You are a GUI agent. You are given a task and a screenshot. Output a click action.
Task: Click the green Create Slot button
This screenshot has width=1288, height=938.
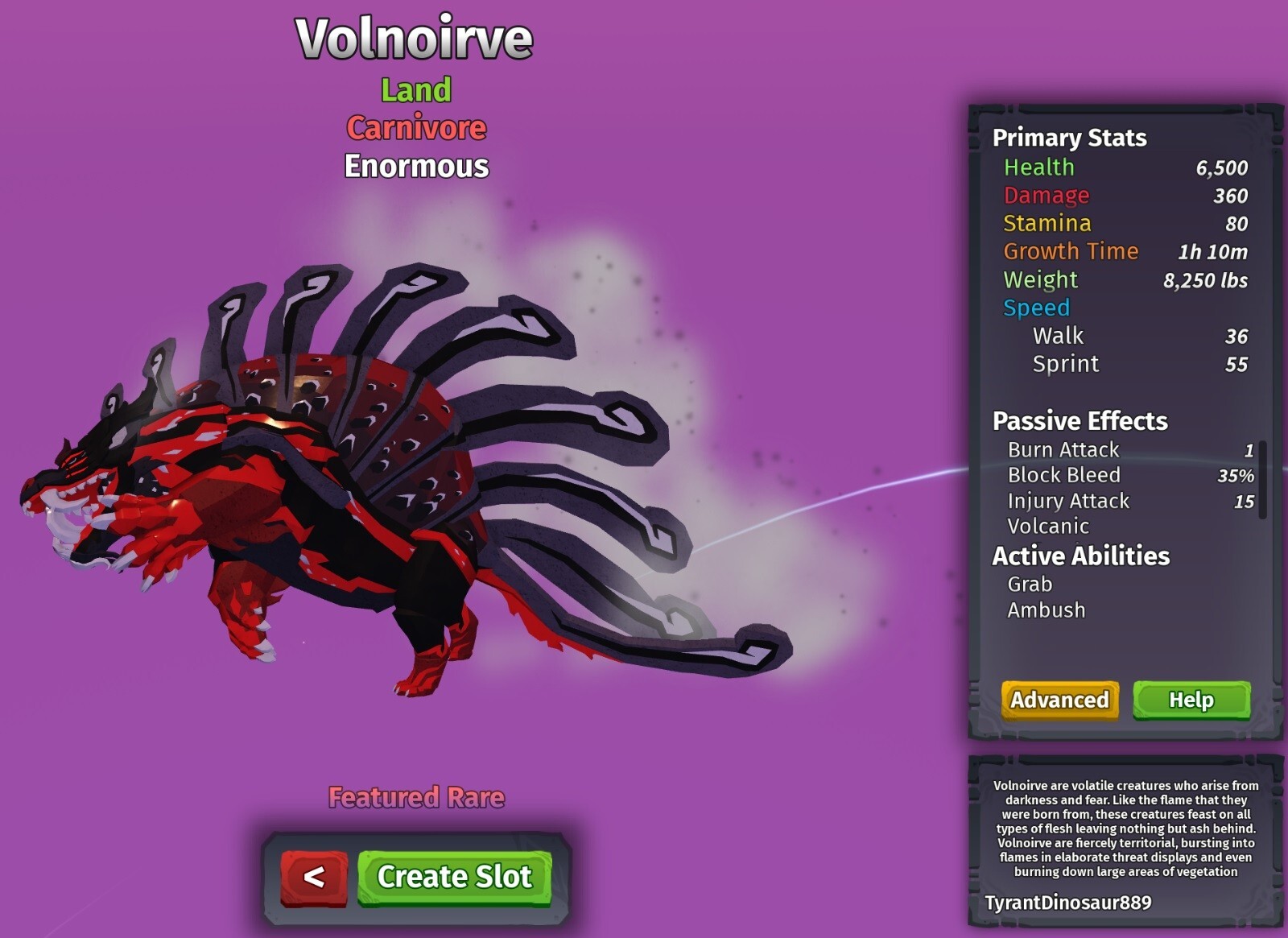click(x=454, y=877)
